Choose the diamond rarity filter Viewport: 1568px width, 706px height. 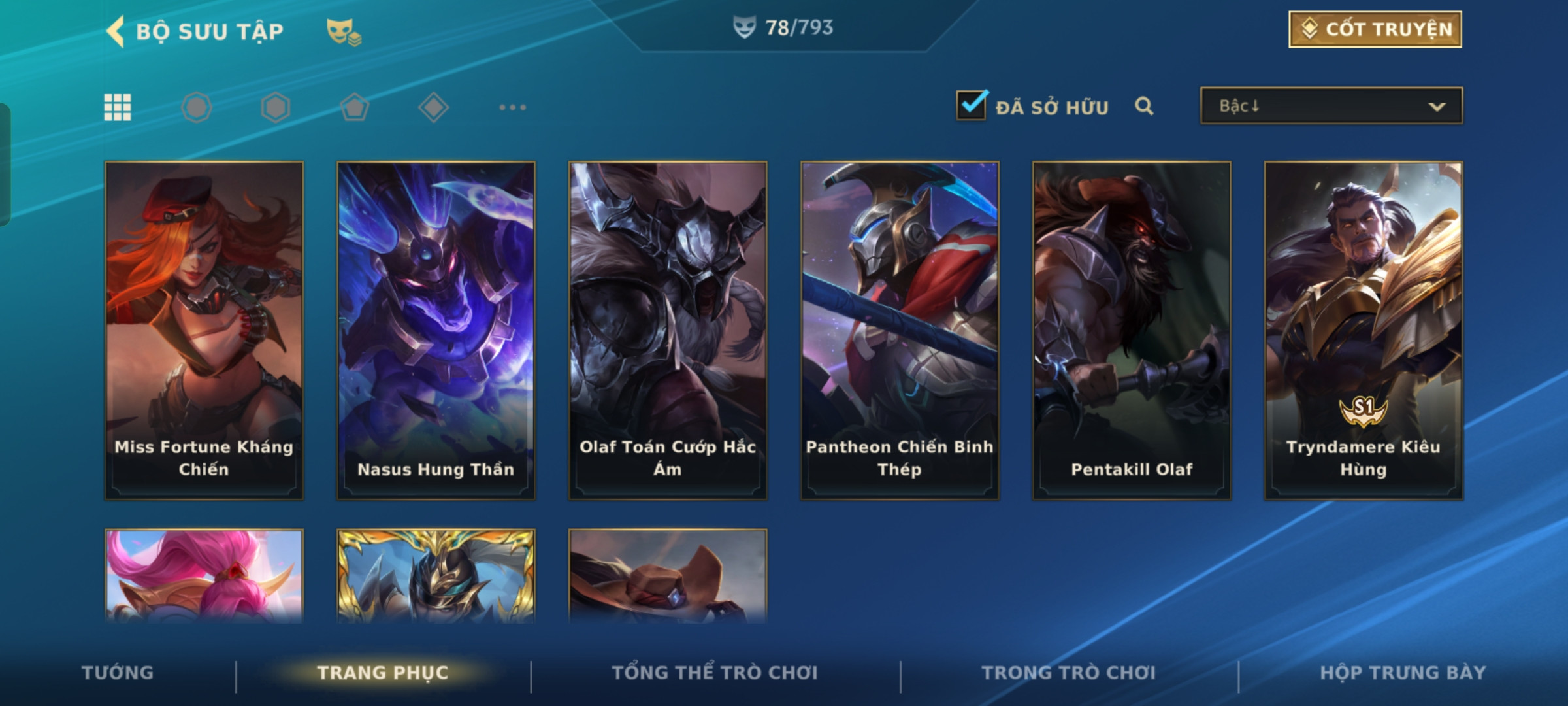coord(433,107)
